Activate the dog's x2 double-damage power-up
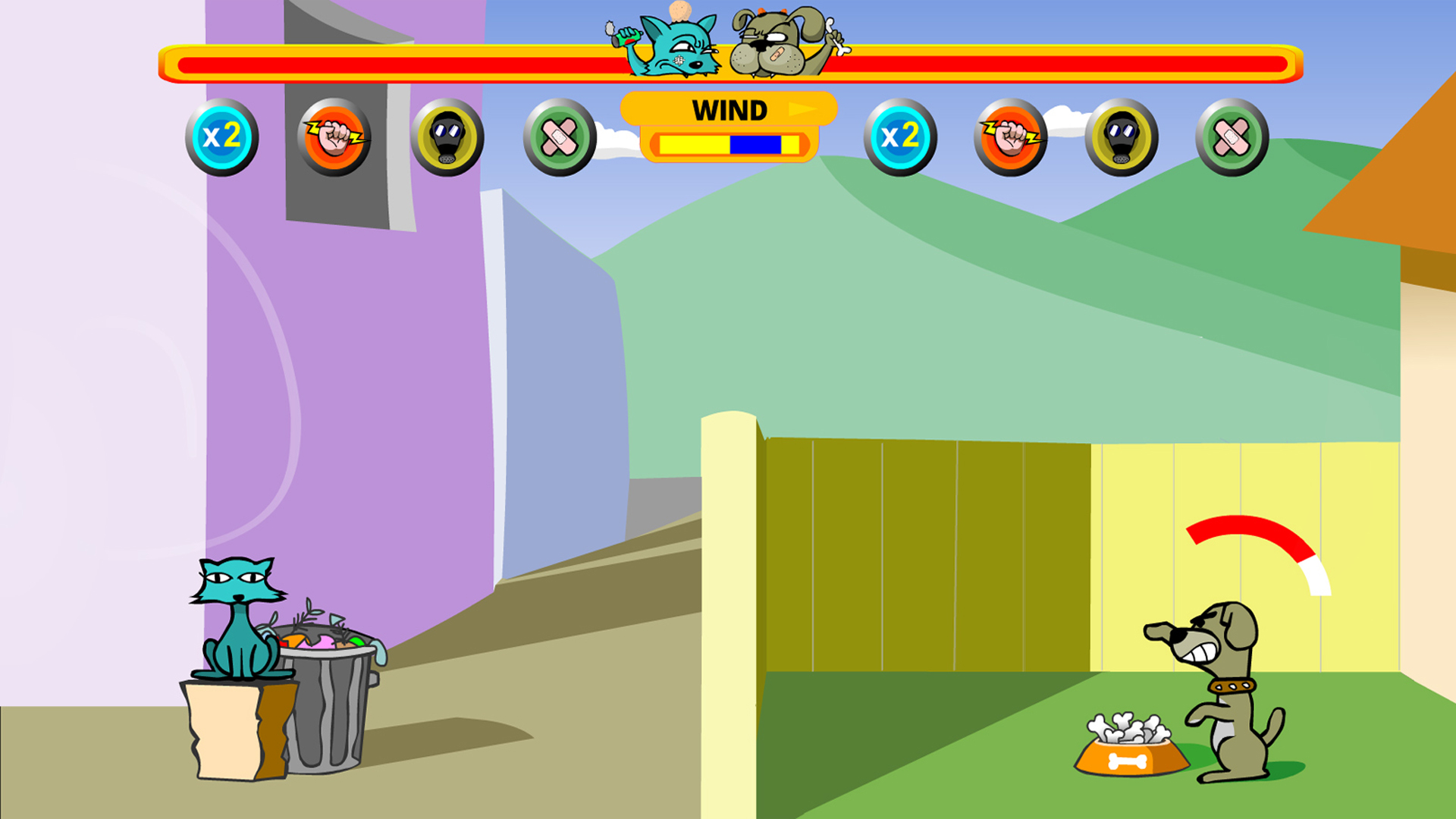1456x819 pixels. (x=900, y=137)
